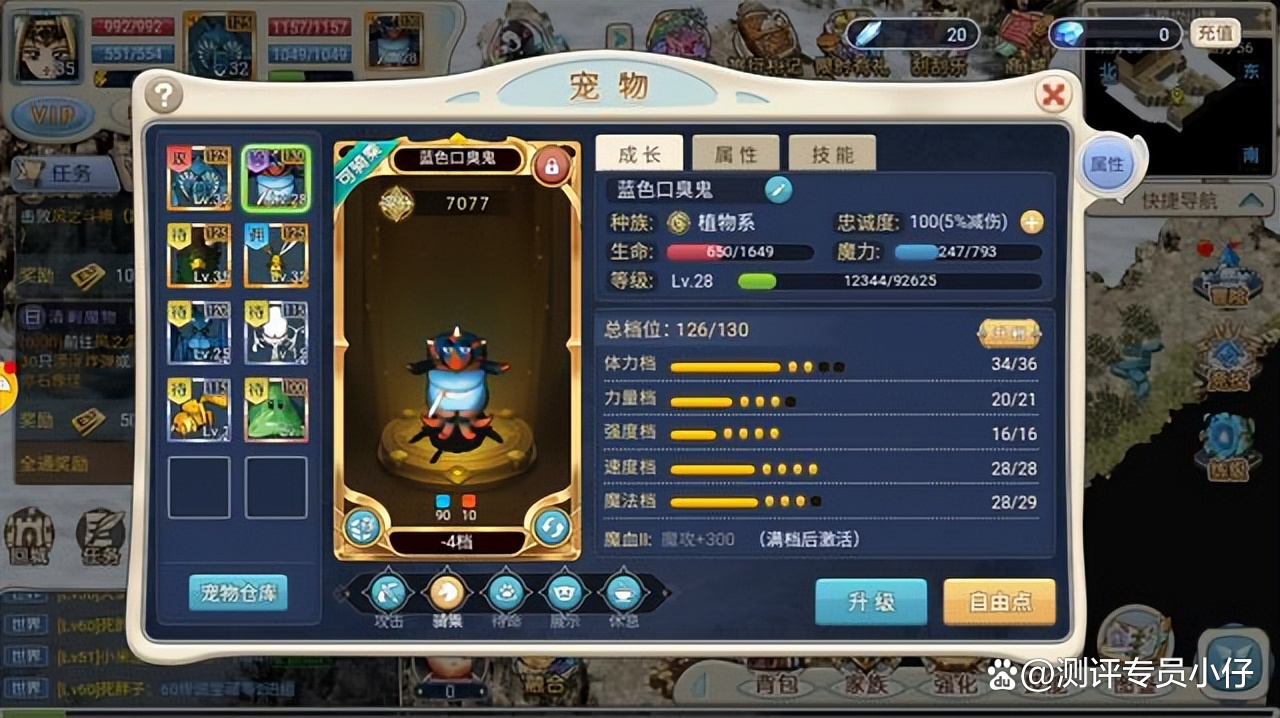Select the green slime pet in list
This screenshot has width=1280, height=718.
coord(276,410)
